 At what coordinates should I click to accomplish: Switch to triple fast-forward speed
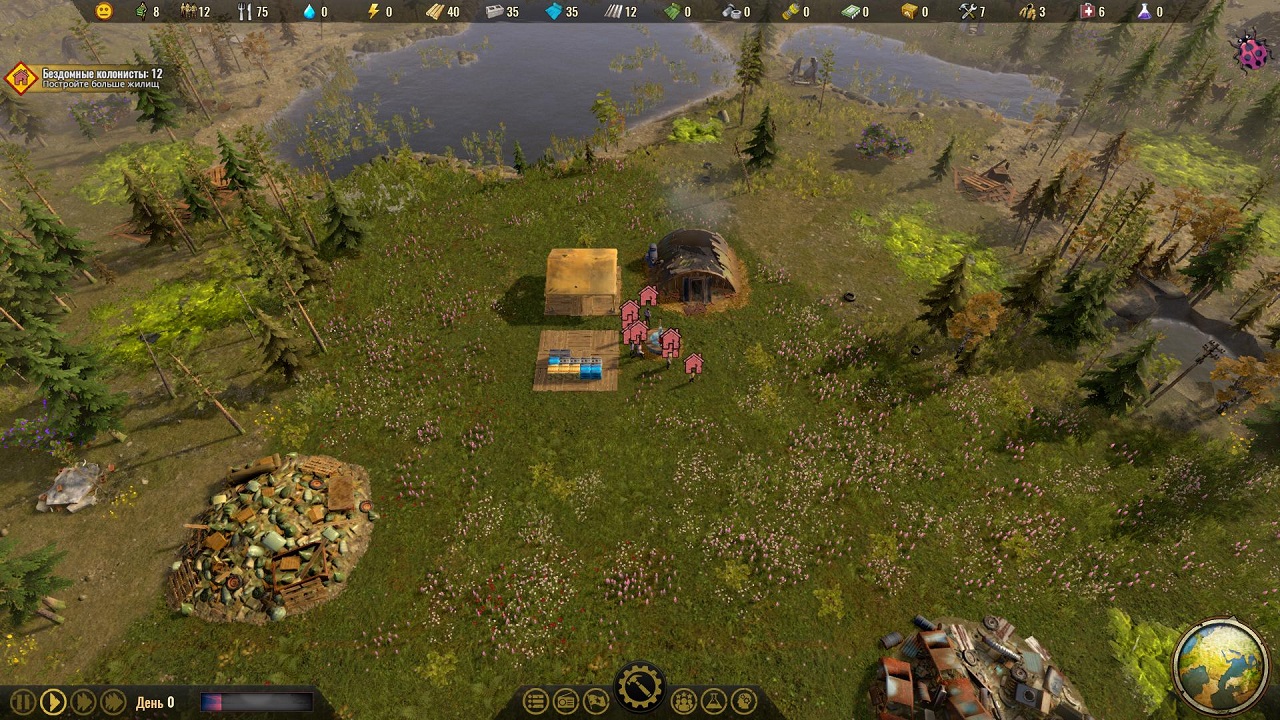point(113,702)
